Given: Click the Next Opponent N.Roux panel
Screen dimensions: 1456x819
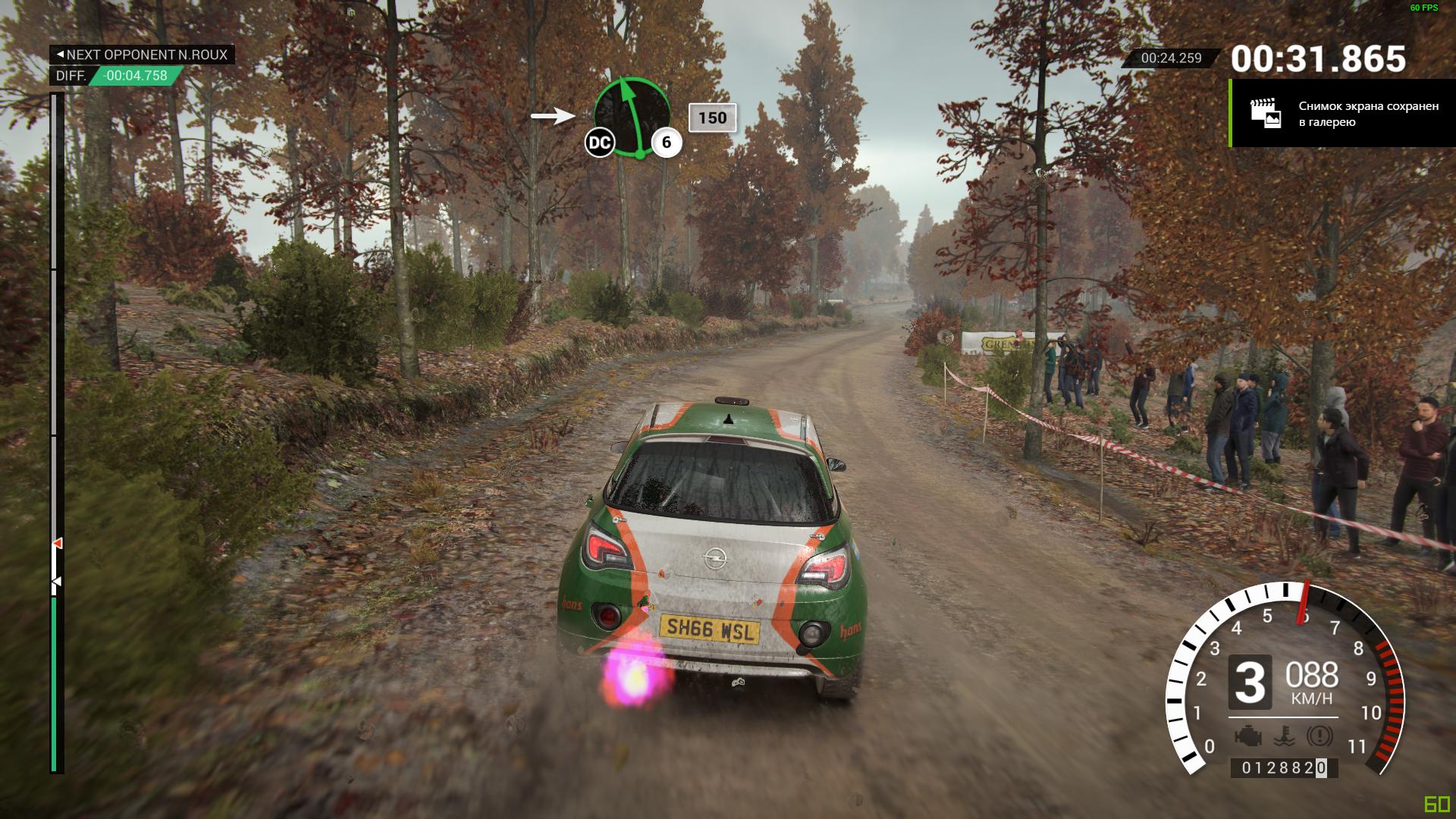Looking at the screenshot, I should (142, 55).
